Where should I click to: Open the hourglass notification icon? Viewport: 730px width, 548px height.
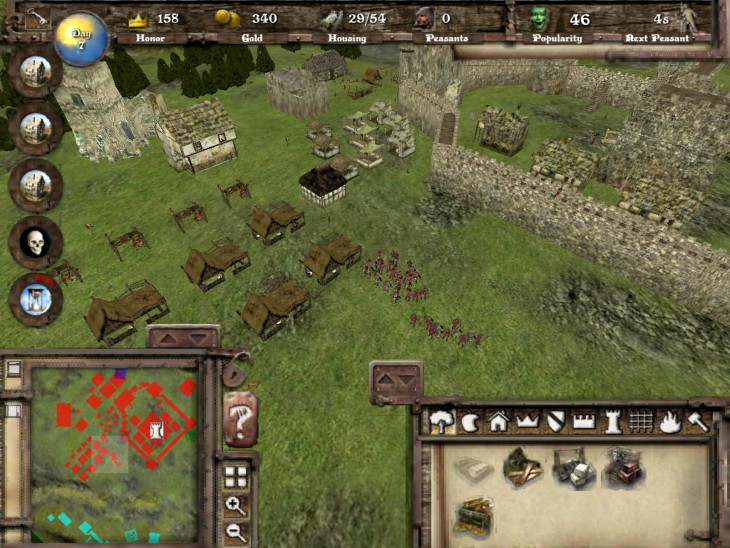click(35, 298)
